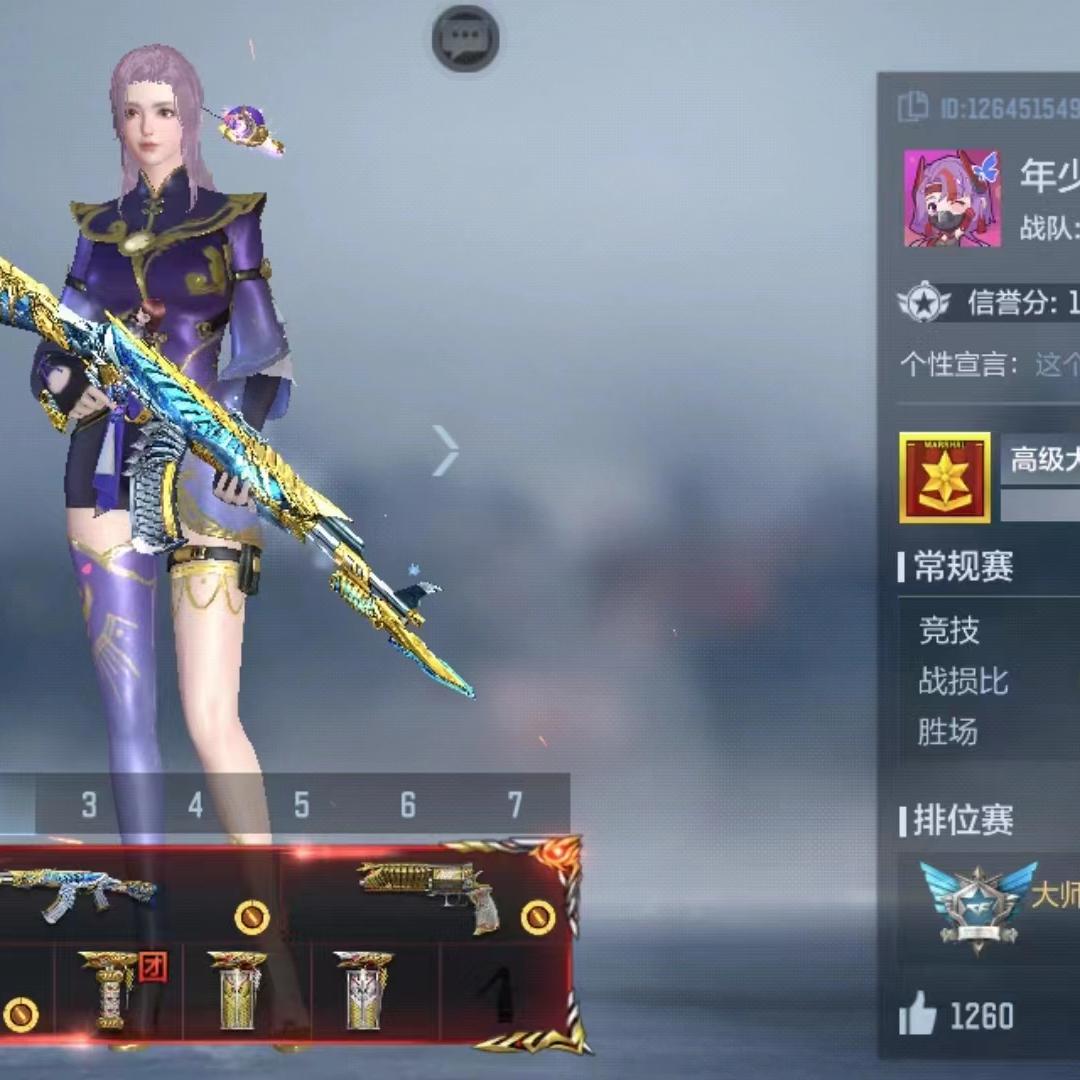This screenshot has width=1080, height=1080.
Task: Show the next character view arrow
Action: click(446, 450)
